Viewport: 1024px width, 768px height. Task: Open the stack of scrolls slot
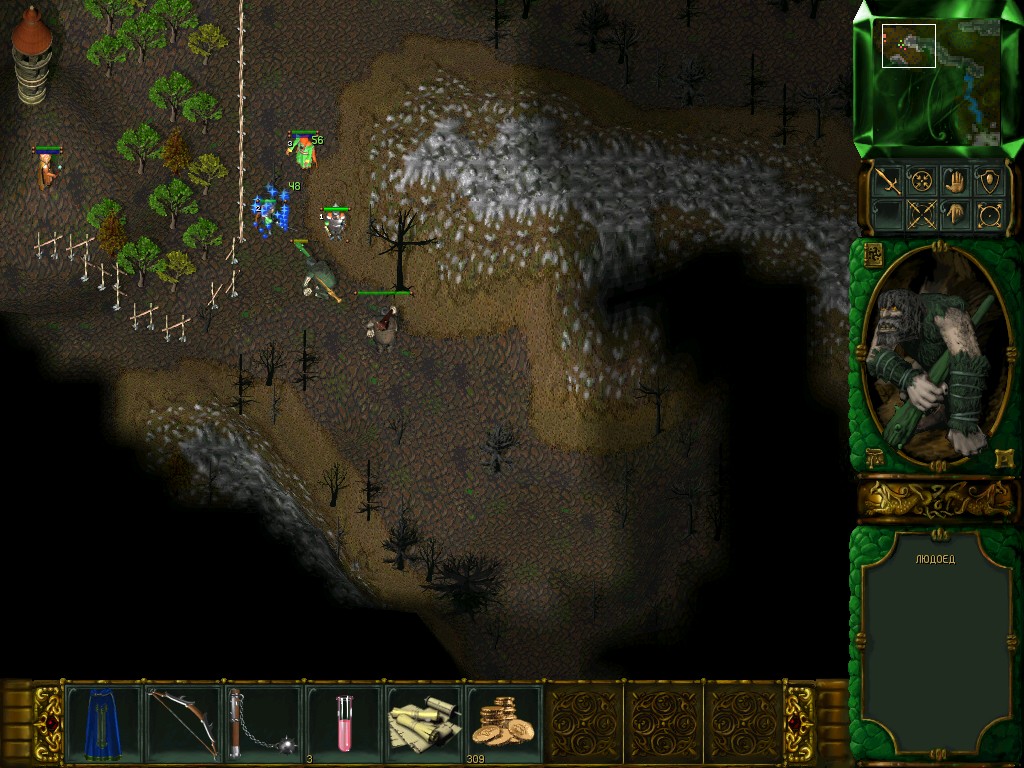coord(424,721)
